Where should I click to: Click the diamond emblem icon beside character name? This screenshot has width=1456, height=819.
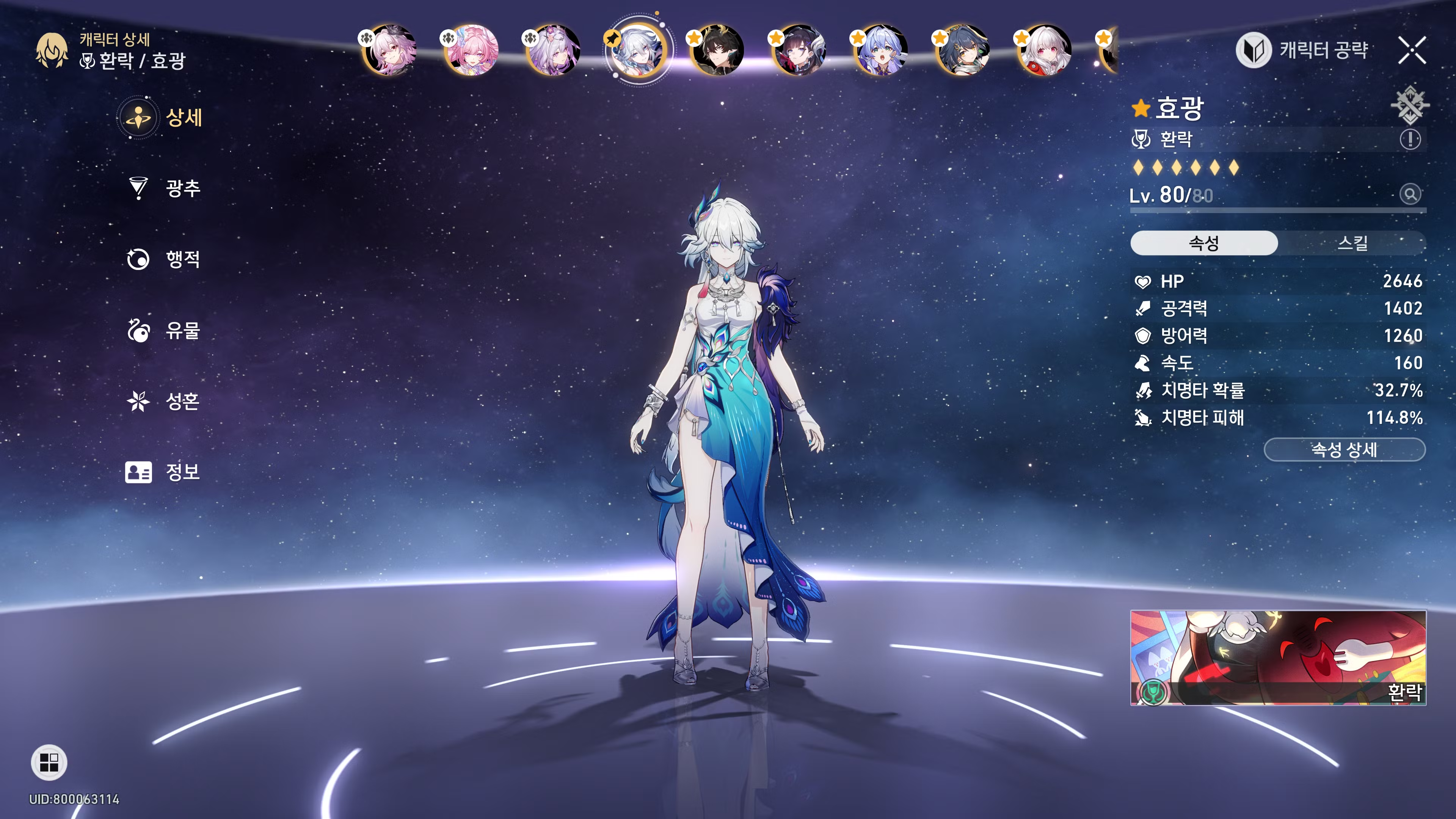1409,105
